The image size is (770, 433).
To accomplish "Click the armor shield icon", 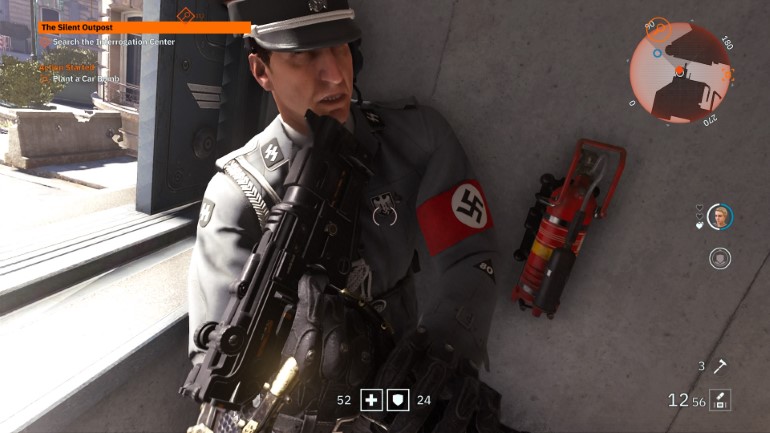I will click(x=396, y=400).
